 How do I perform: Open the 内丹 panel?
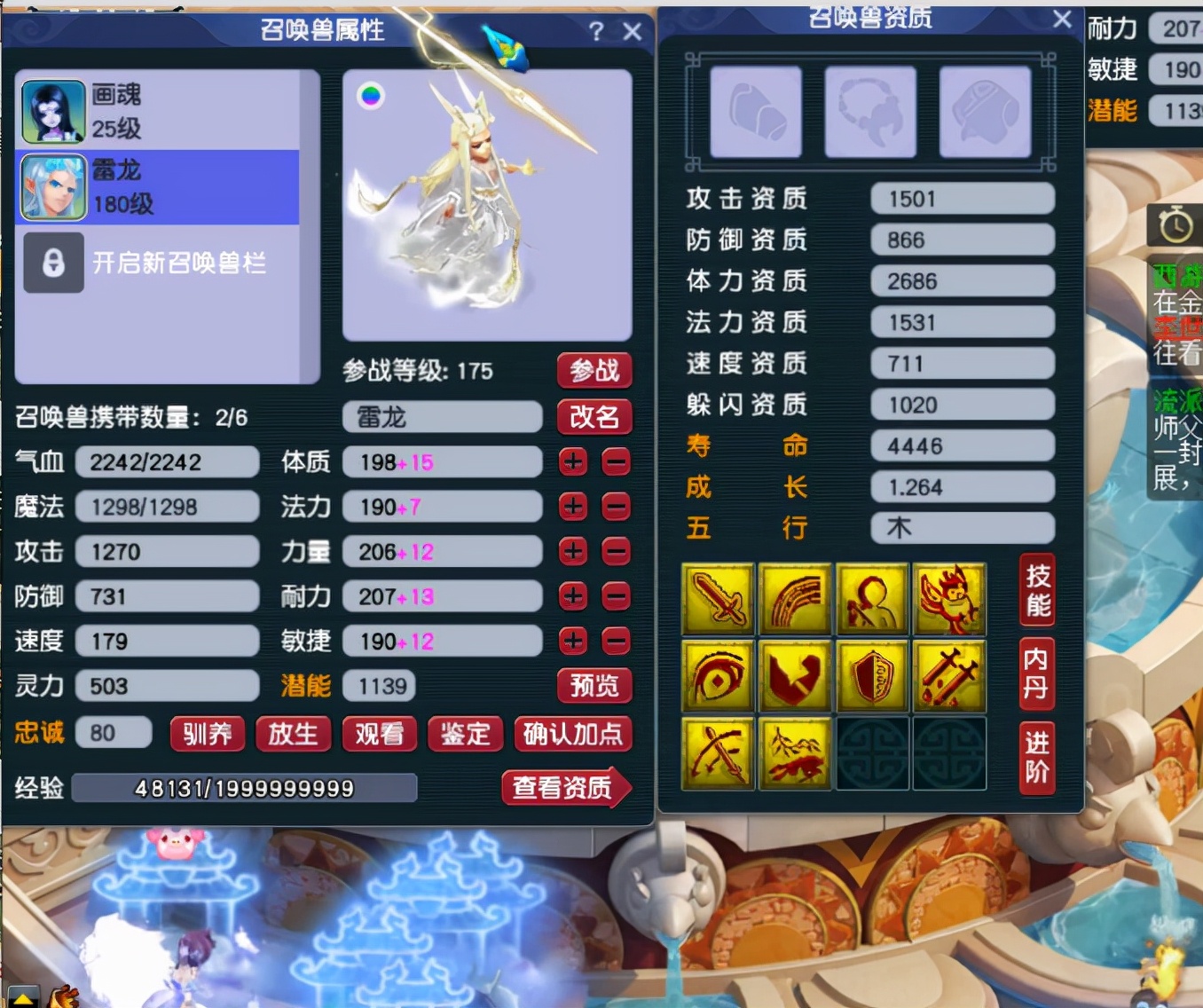[x=1036, y=676]
